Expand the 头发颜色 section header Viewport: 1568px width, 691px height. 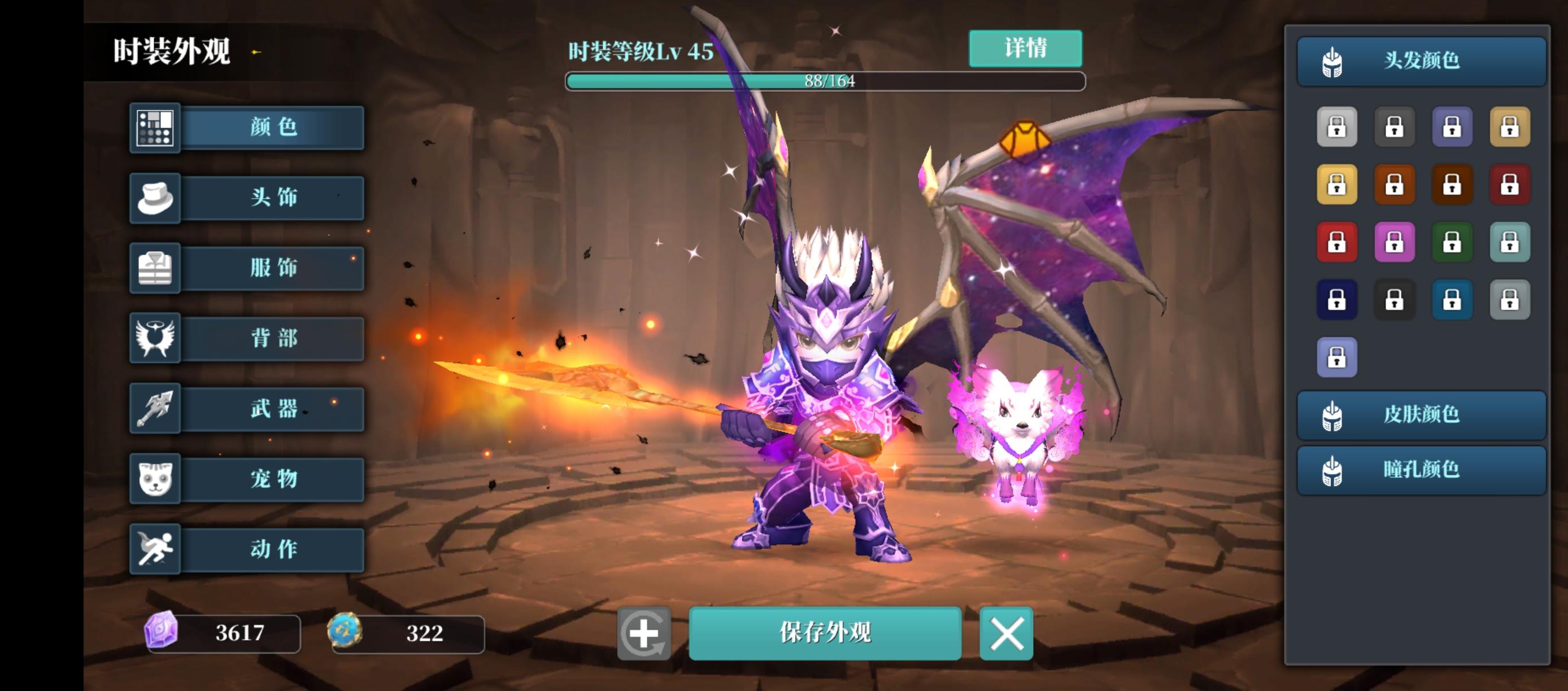[x=1421, y=60]
